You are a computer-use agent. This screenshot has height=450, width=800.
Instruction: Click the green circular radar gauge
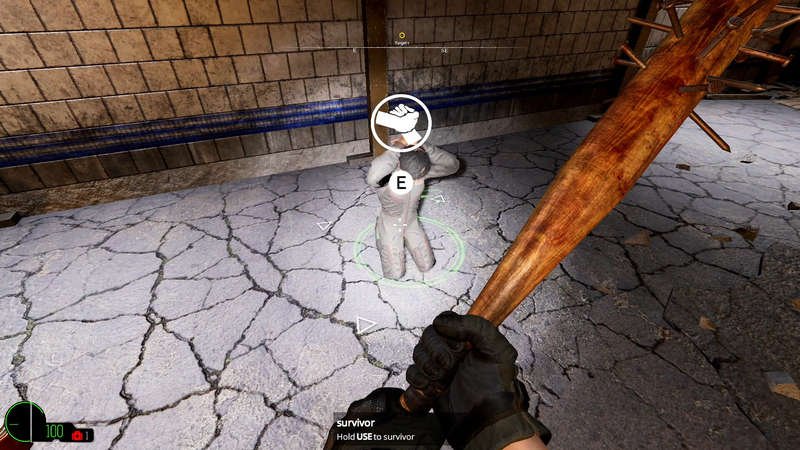pos(24,421)
